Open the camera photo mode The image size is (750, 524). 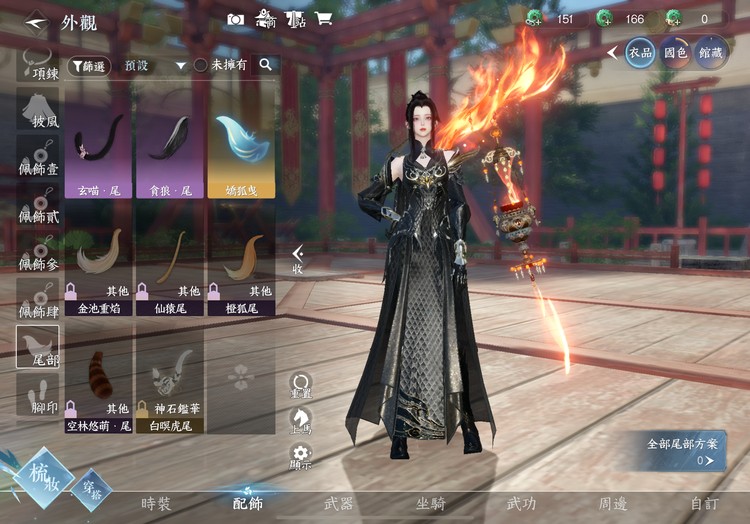[x=235, y=18]
